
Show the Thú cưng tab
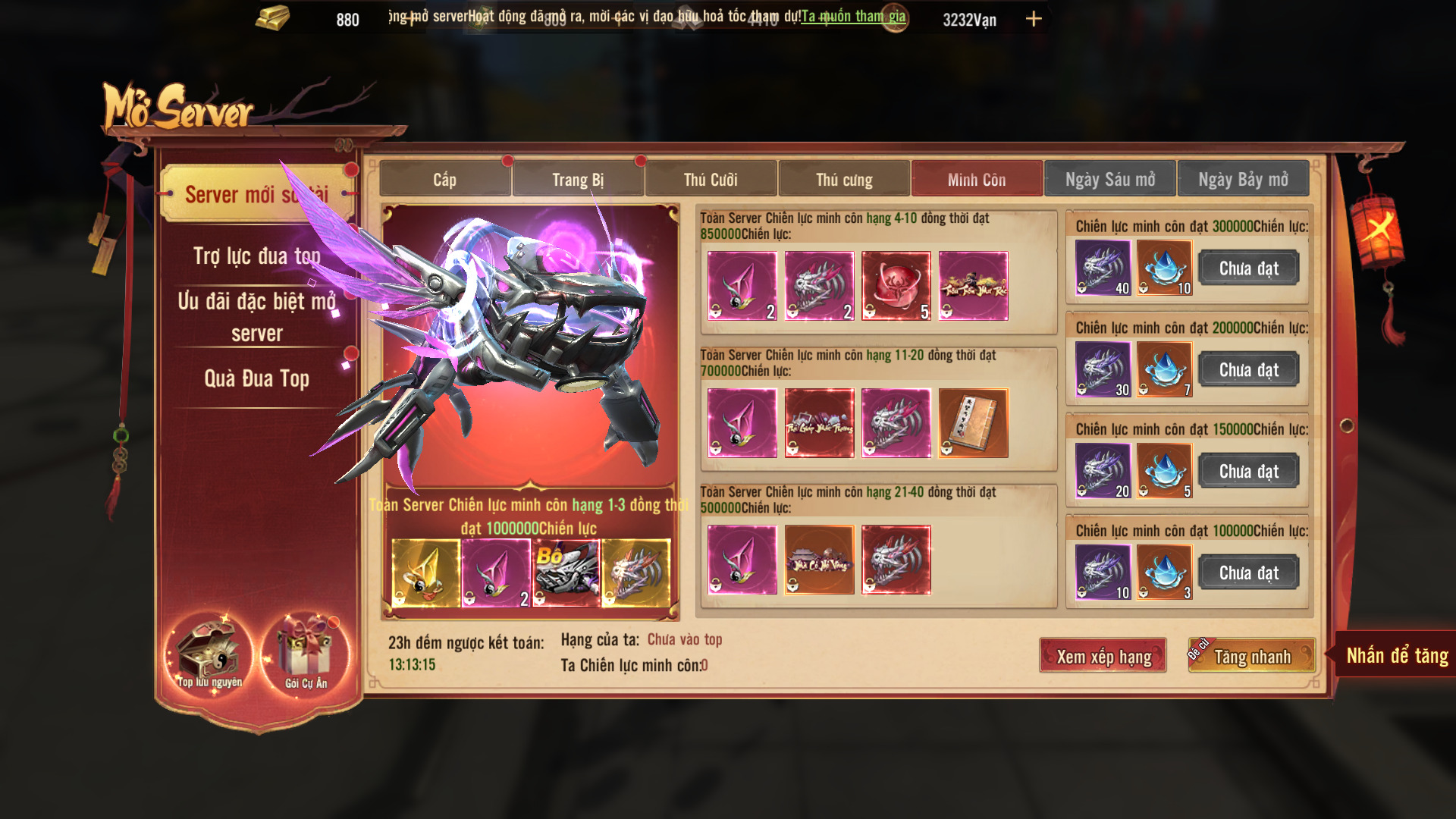[844, 180]
